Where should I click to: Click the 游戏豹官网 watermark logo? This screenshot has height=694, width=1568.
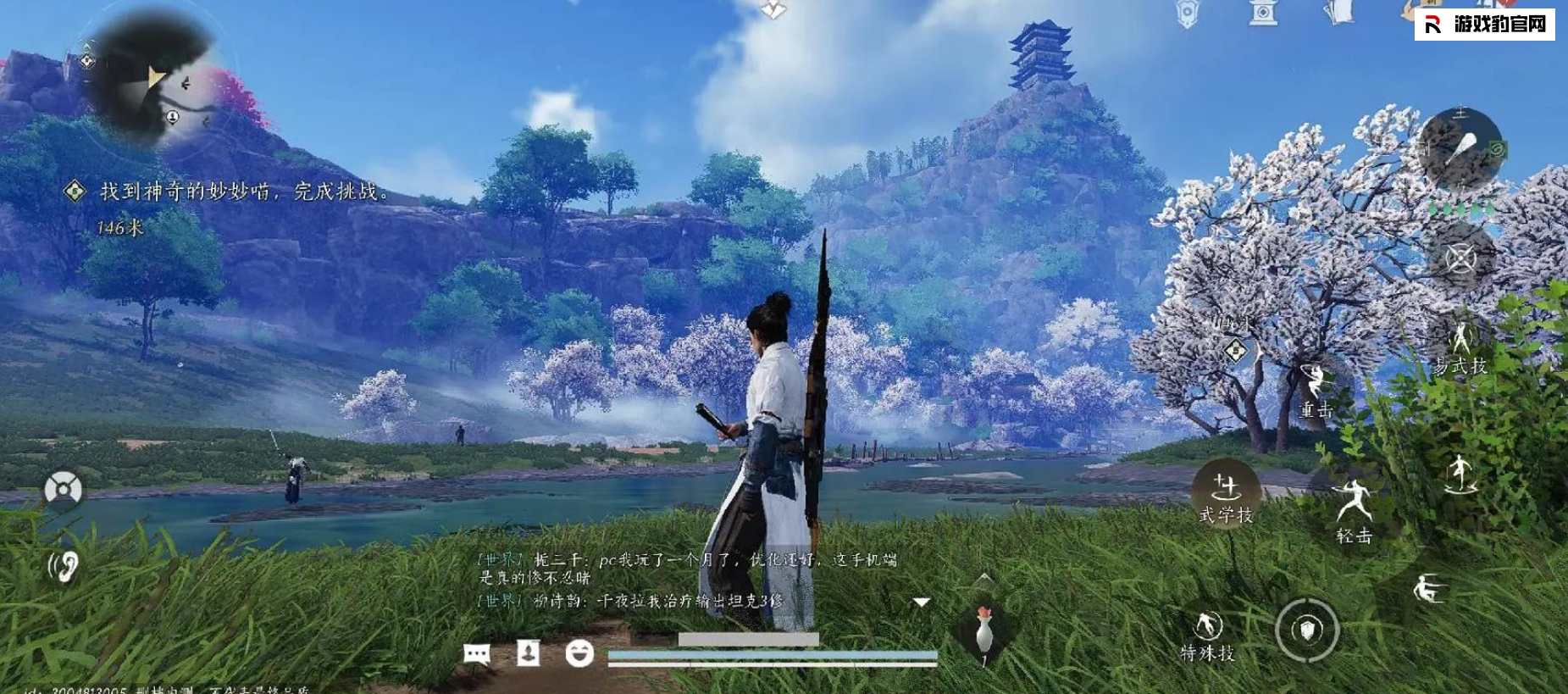(1485, 25)
